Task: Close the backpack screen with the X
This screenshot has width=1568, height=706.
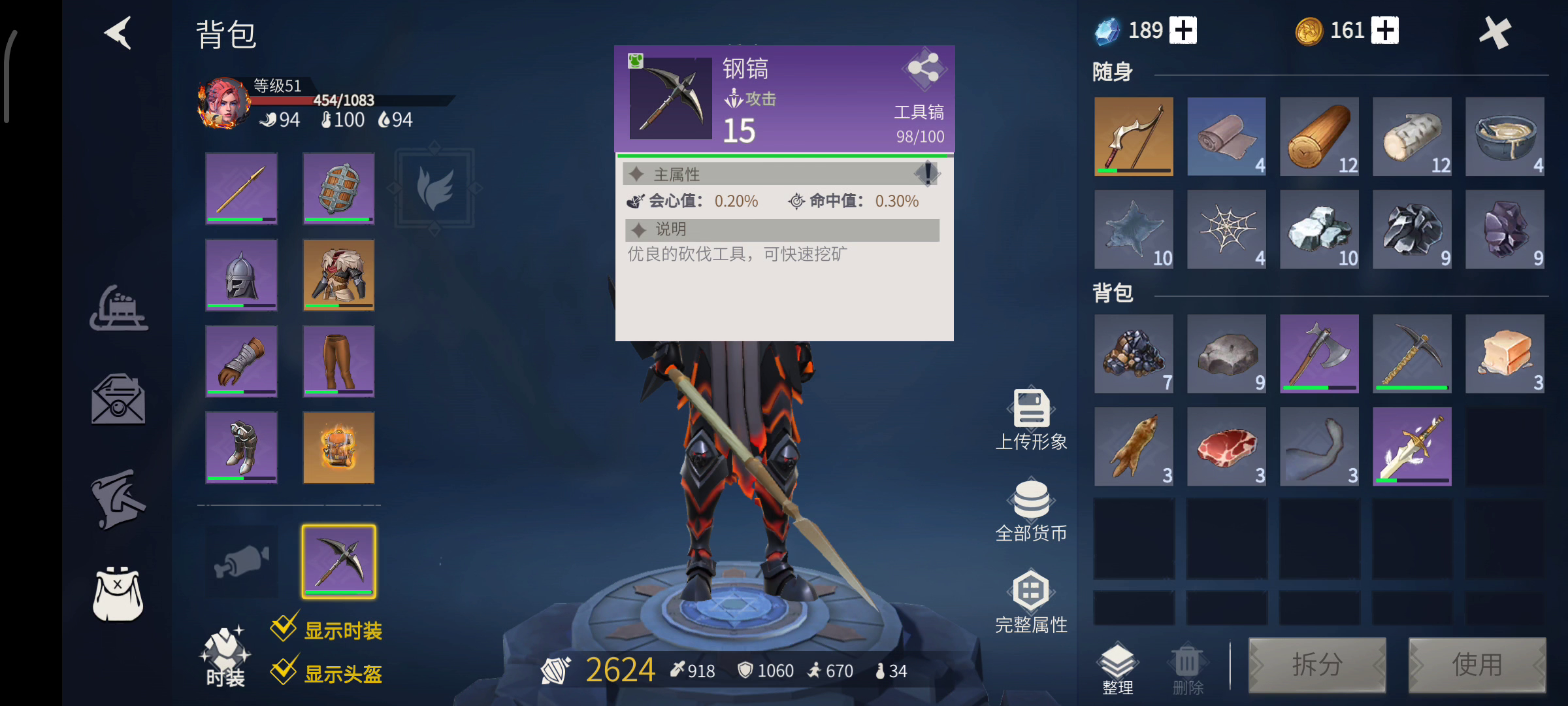Action: (x=1495, y=33)
